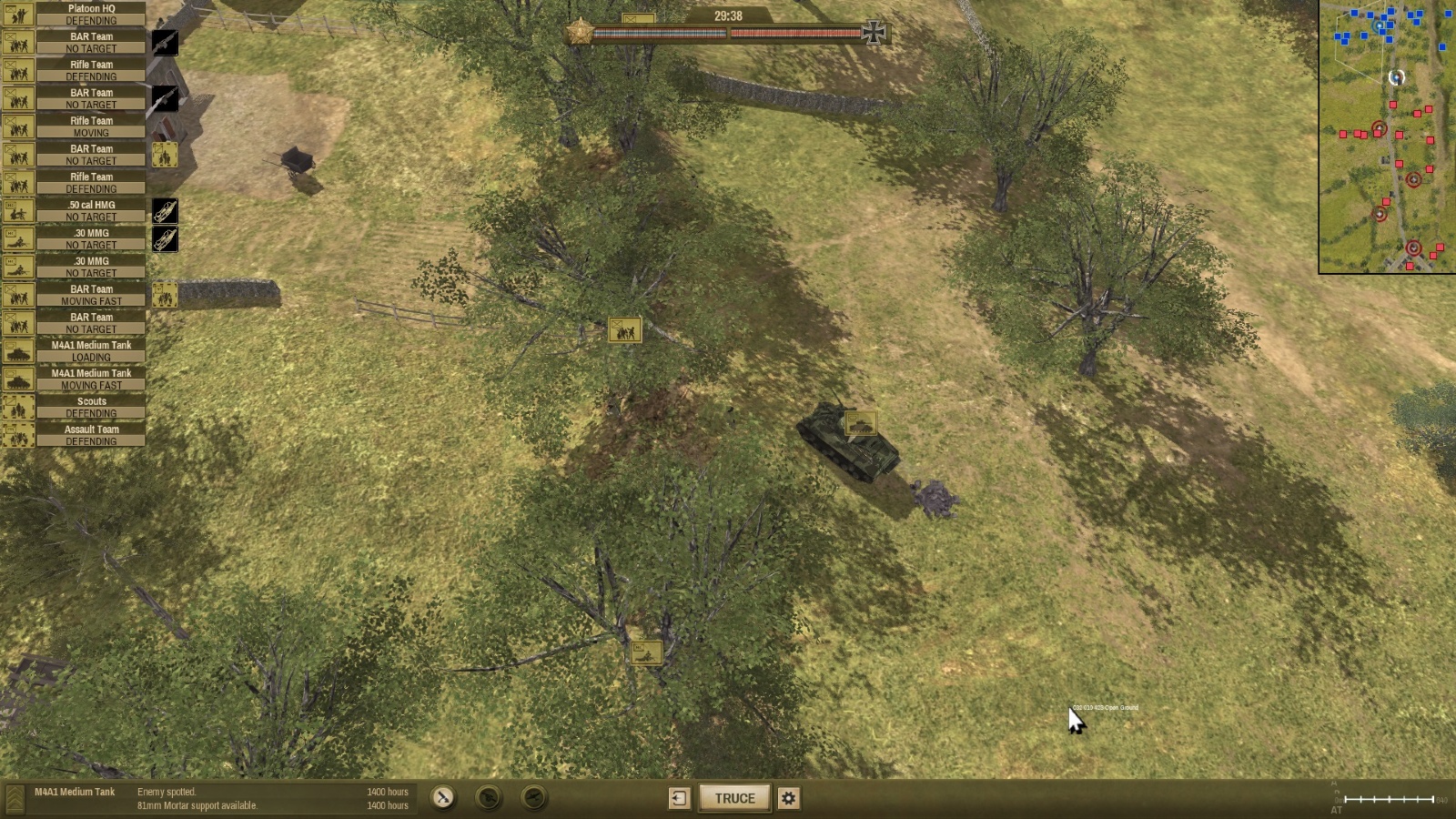This screenshot has height=819, width=1456.
Task: Click the TRUCE button
Action: tap(734, 798)
